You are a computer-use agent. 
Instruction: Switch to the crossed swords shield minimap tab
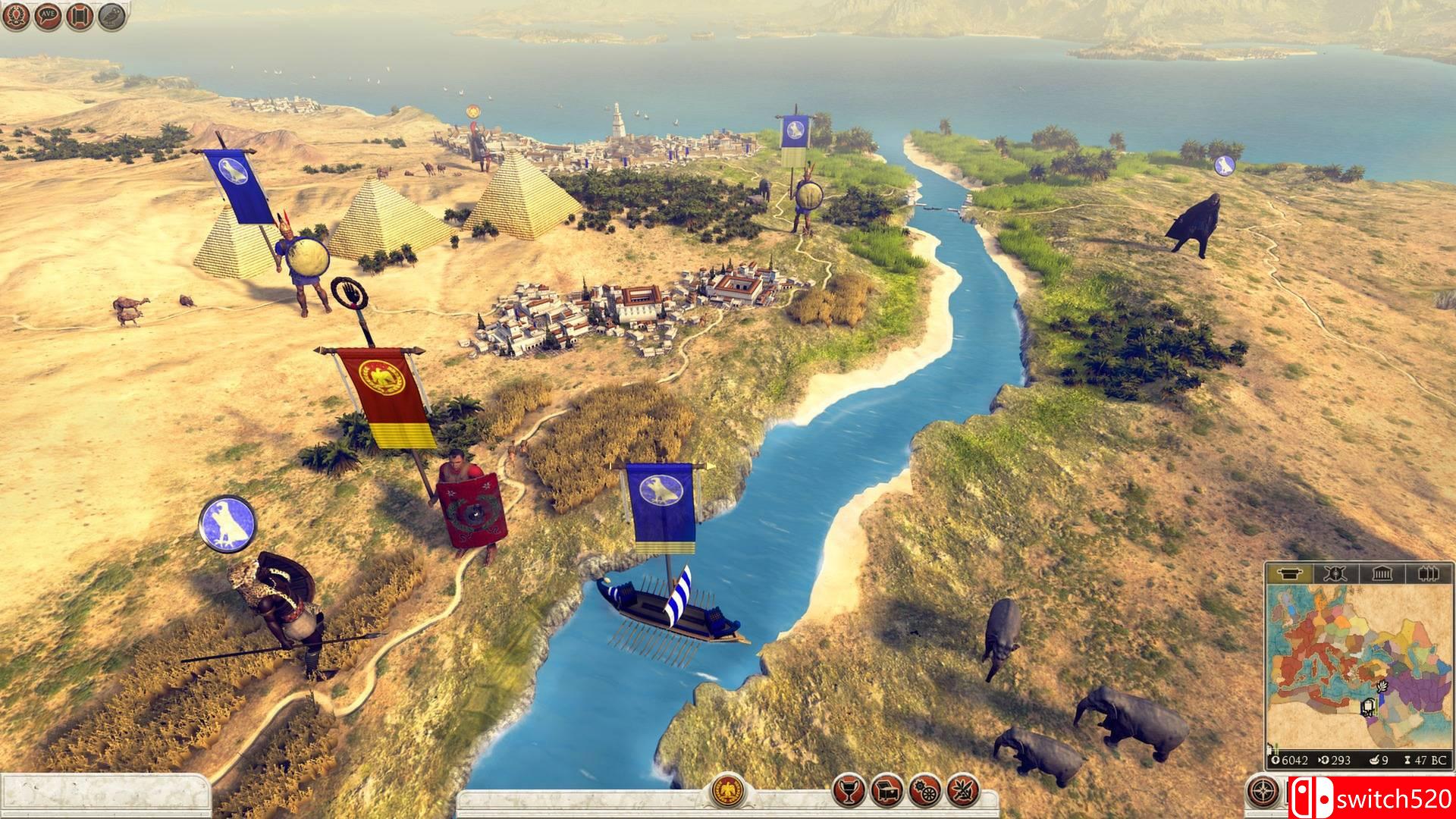click(1335, 574)
